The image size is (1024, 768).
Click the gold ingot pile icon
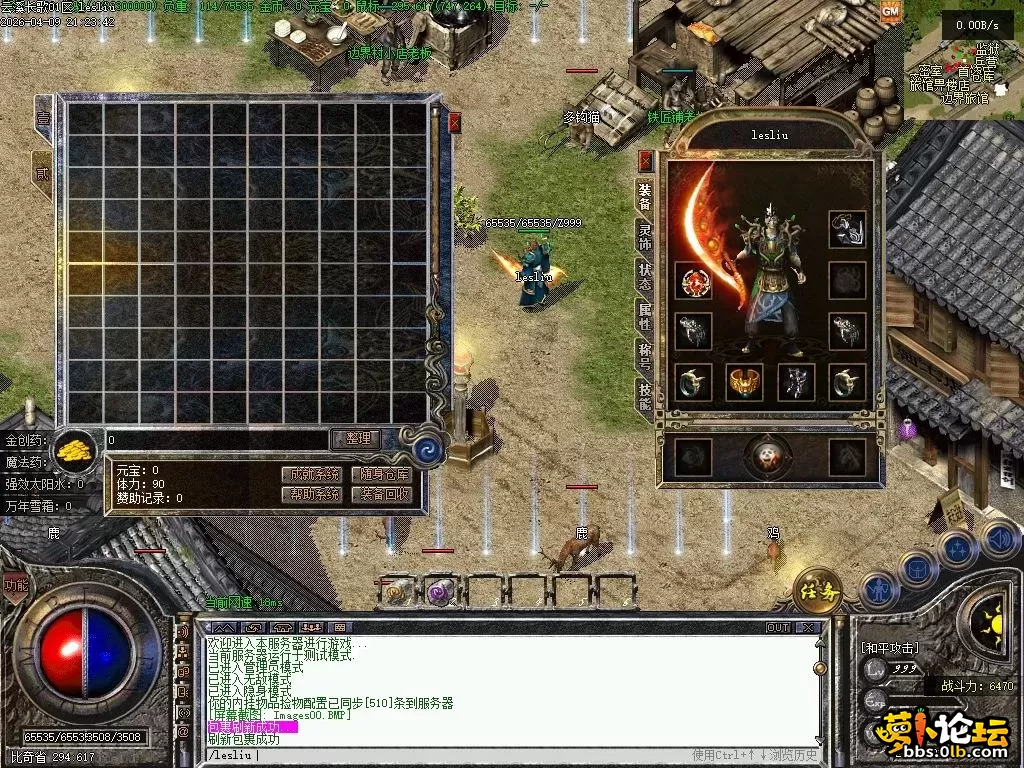(75, 450)
